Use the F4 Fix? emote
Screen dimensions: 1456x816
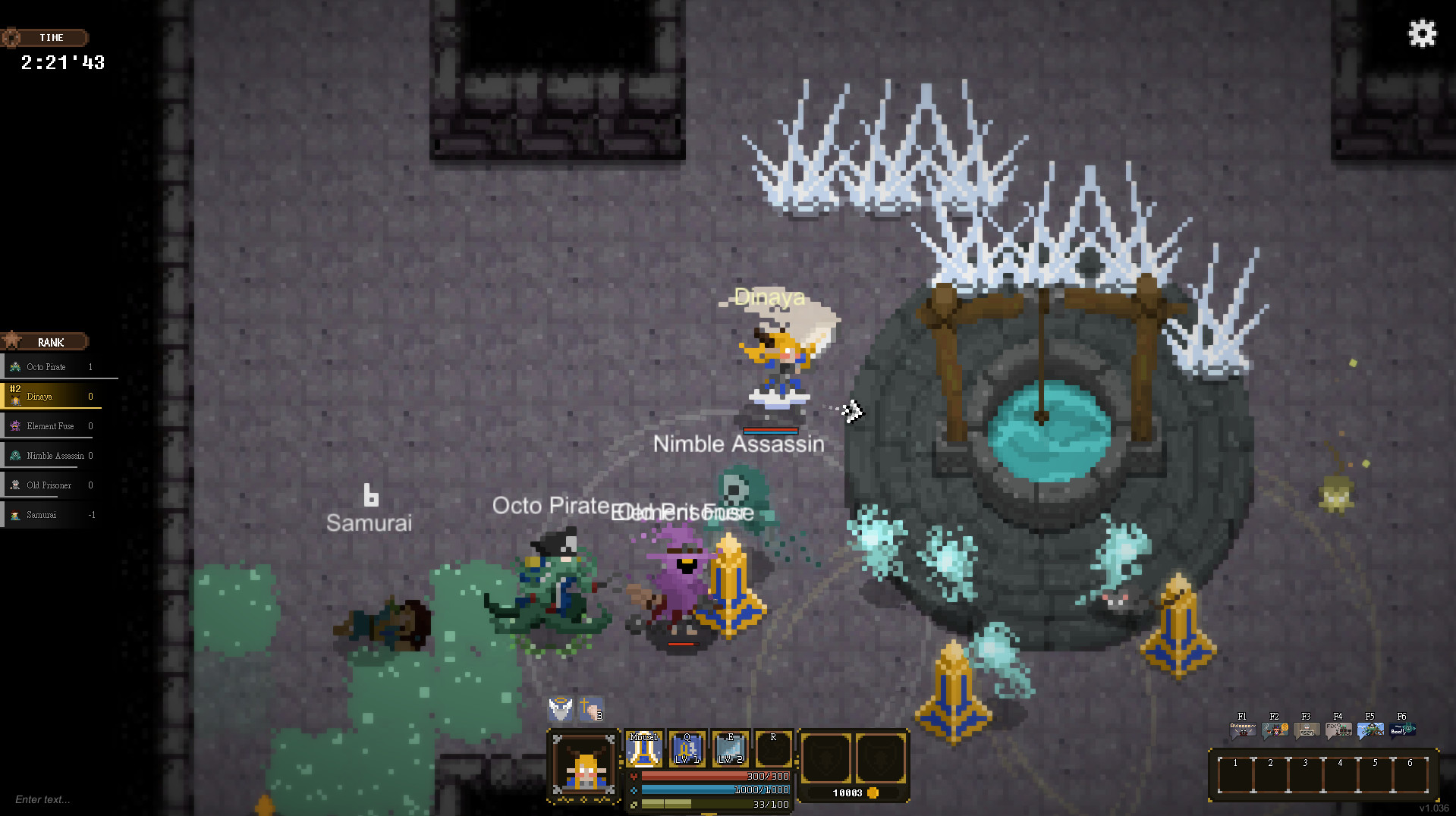(1338, 730)
